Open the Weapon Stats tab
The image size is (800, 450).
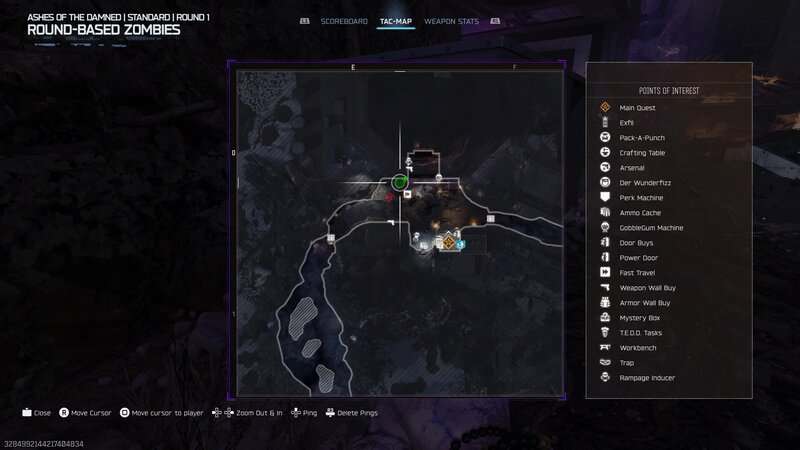tap(451, 21)
